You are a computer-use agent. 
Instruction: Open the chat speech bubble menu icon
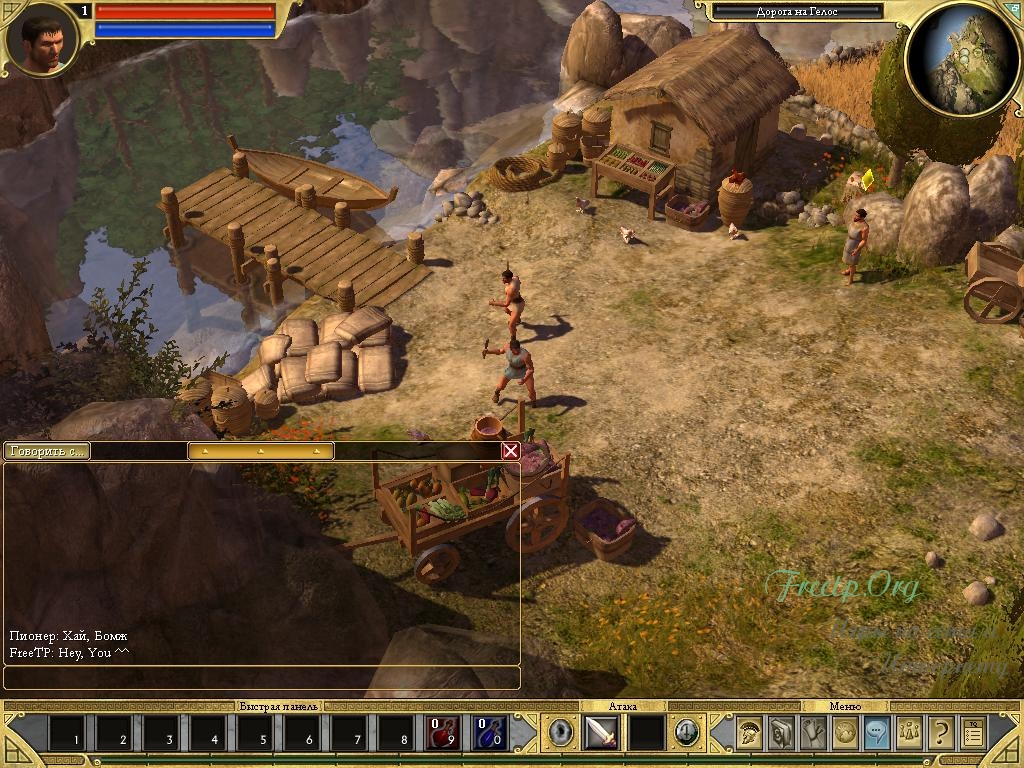[877, 733]
